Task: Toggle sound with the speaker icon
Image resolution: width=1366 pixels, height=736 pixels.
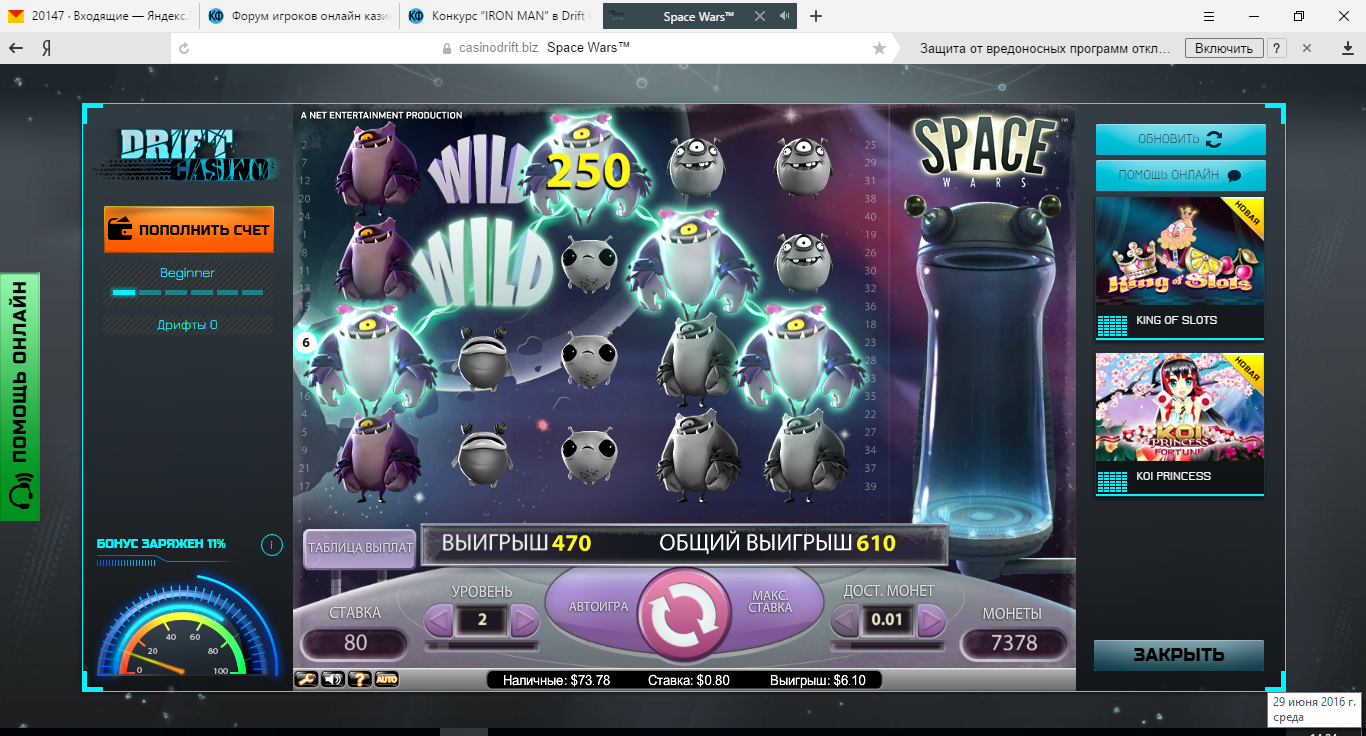Action: click(x=333, y=680)
